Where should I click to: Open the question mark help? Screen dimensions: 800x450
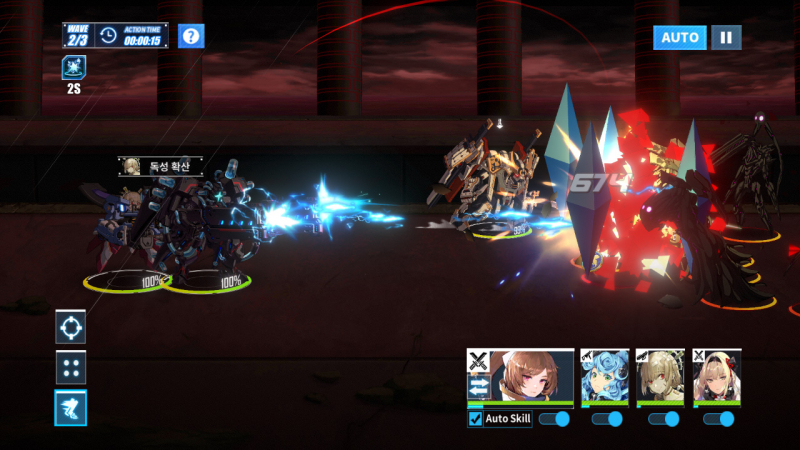click(191, 37)
